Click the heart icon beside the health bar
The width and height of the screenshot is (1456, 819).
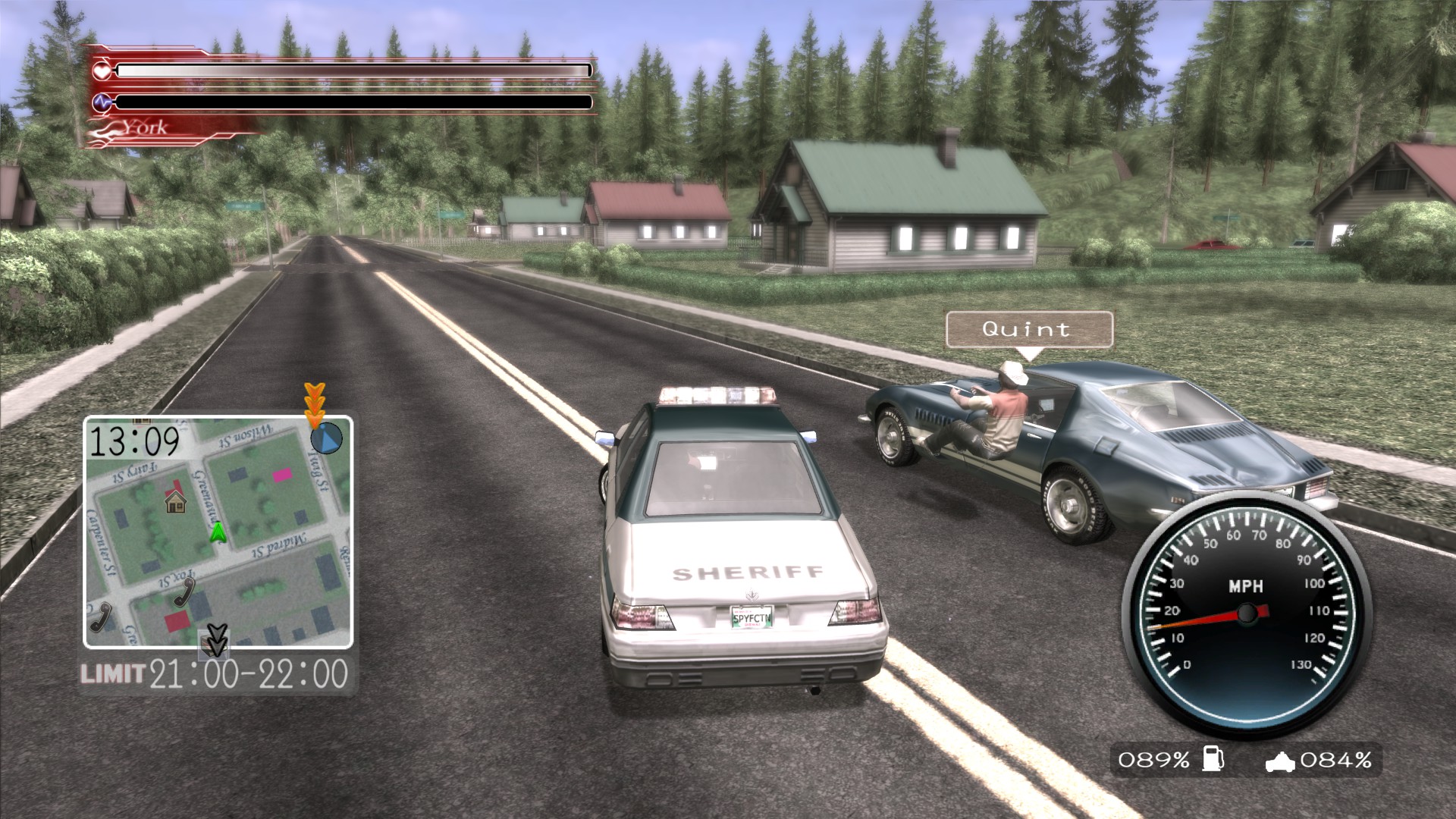click(x=101, y=71)
